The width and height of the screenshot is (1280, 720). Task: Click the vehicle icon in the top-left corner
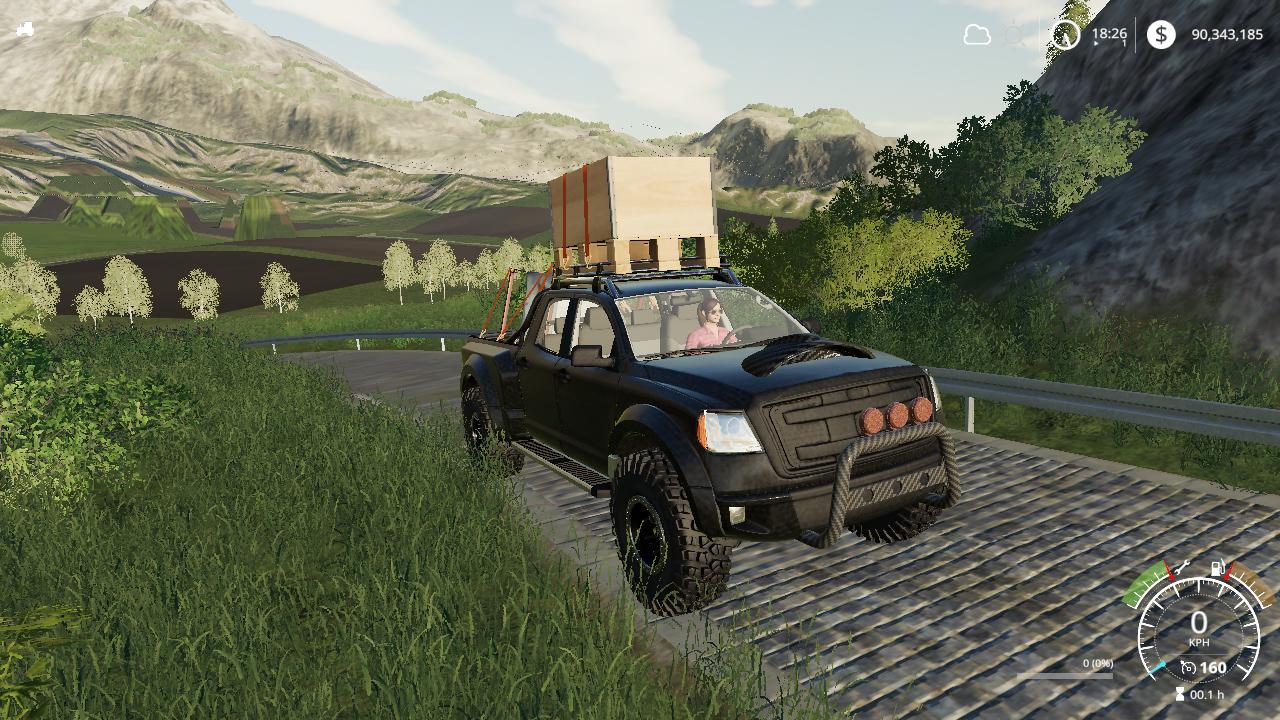click(x=25, y=29)
